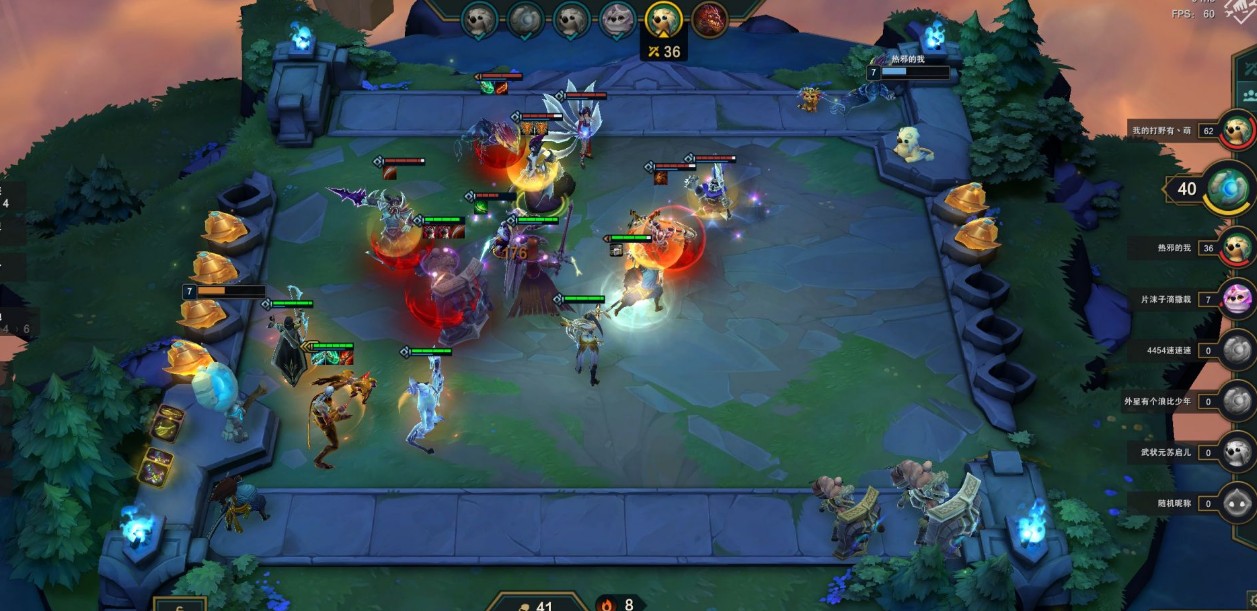The height and width of the screenshot is (611, 1257).
Task: Select the 随机昵称 player entry
Action: click(x=1238, y=503)
